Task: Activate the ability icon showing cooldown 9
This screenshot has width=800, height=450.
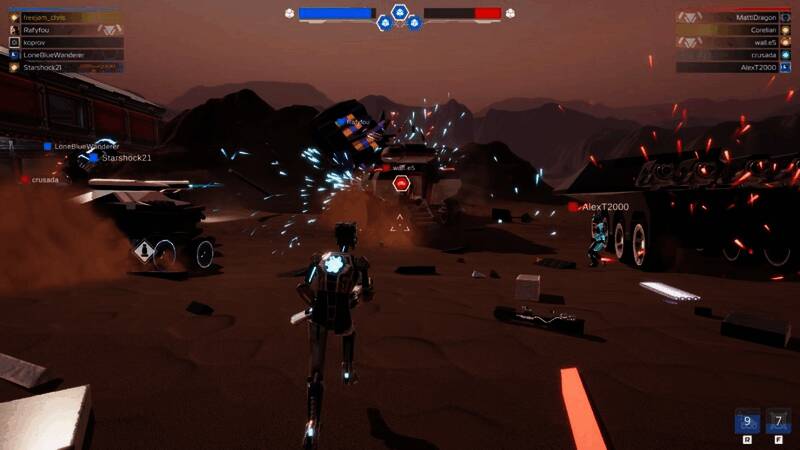Action: (747, 421)
